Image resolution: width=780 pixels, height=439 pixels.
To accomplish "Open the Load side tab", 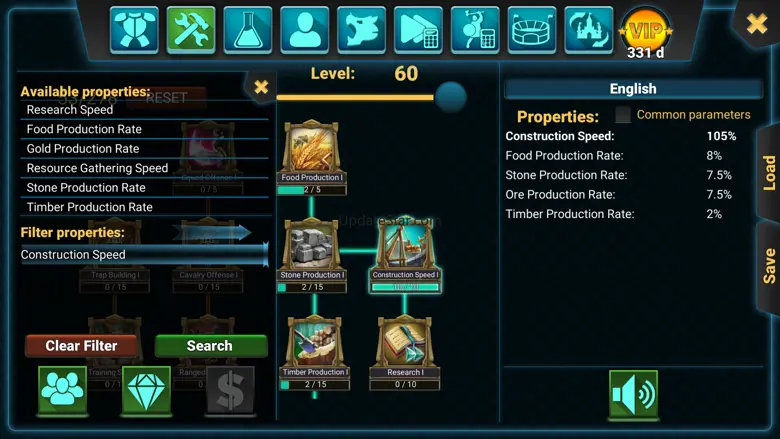I will [768, 173].
